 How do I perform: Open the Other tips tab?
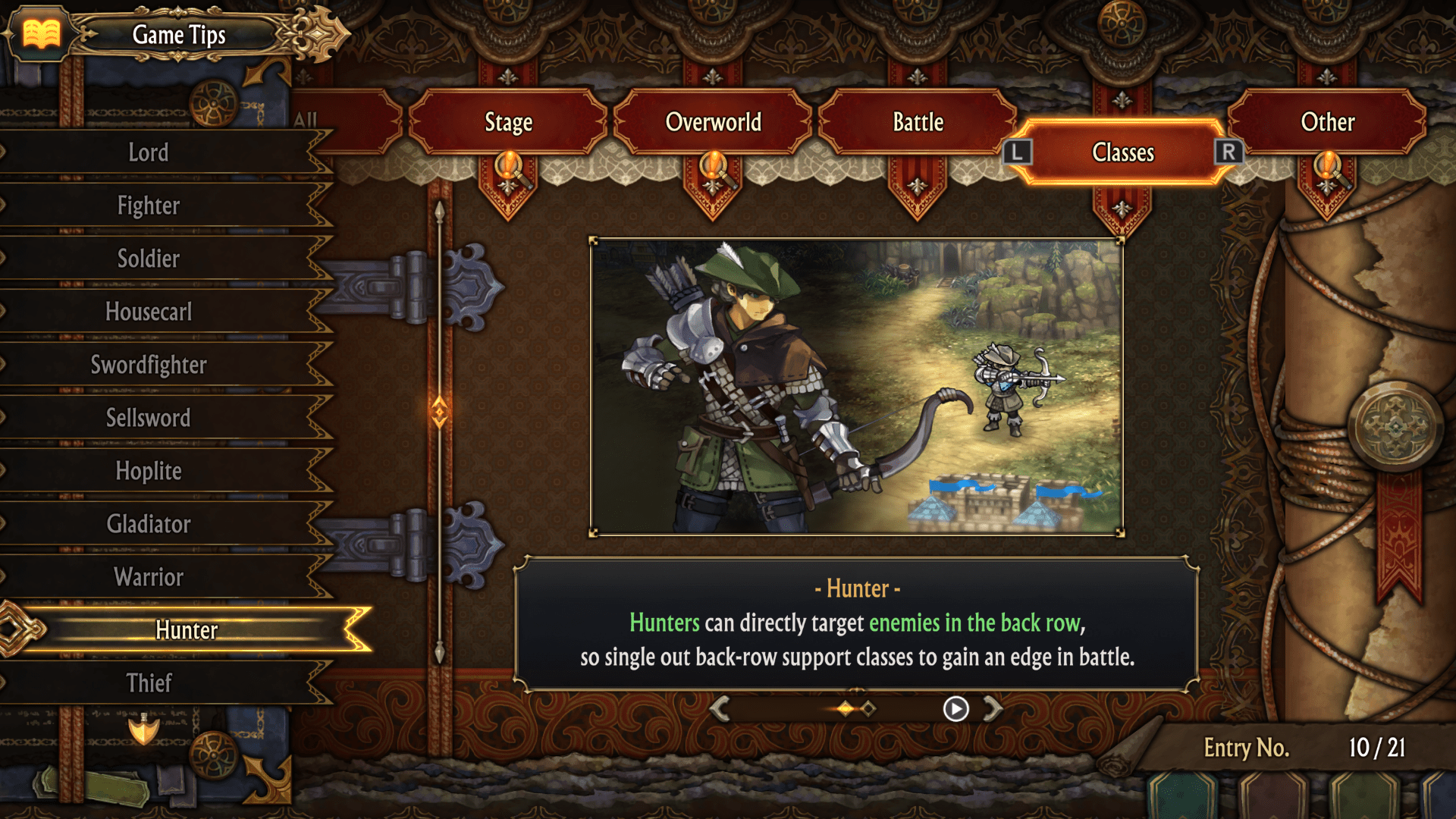[1327, 122]
